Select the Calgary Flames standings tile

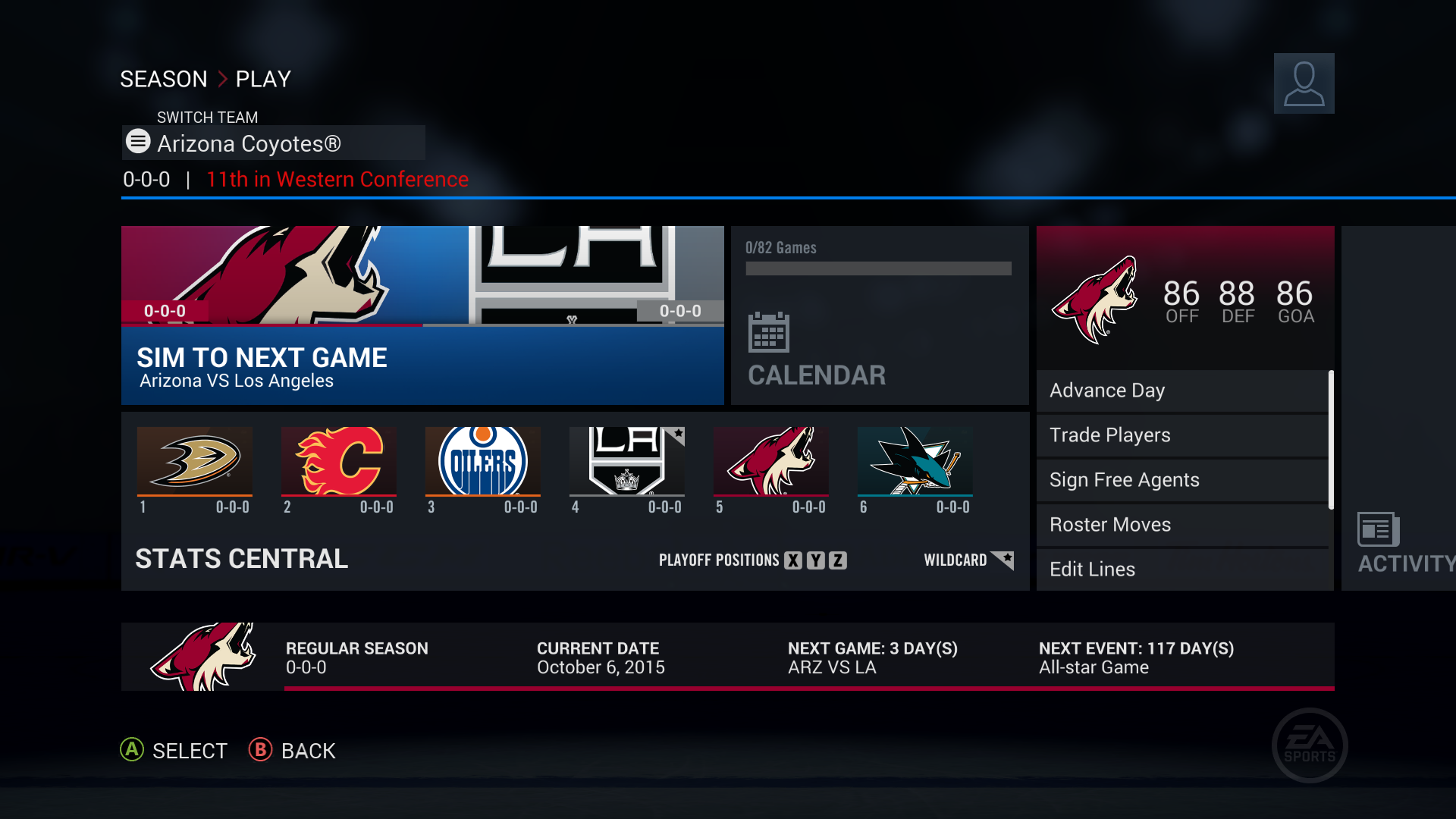tap(339, 470)
